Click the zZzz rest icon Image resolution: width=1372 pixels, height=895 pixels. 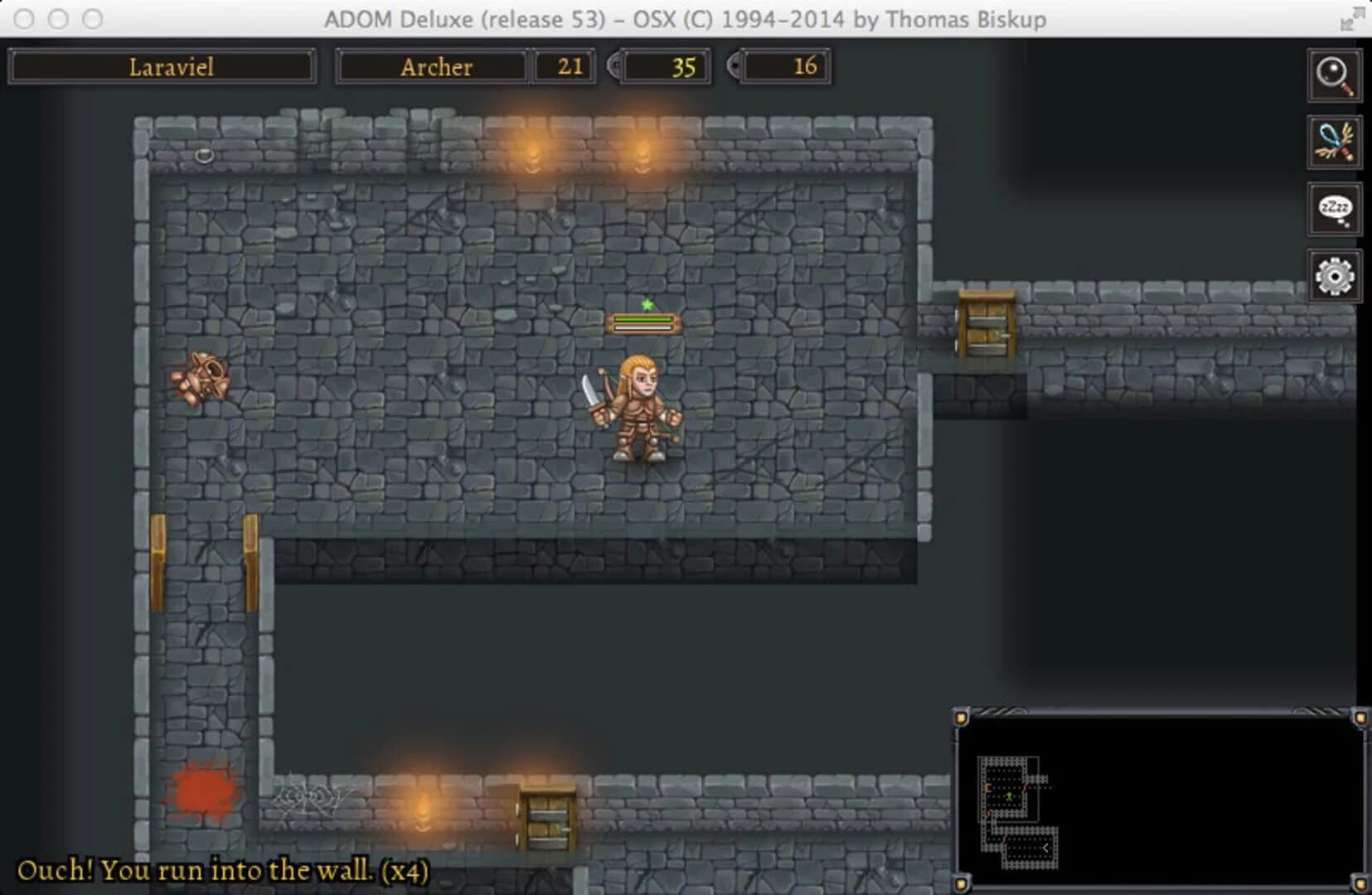pyautogui.click(x=1335, y=208)
